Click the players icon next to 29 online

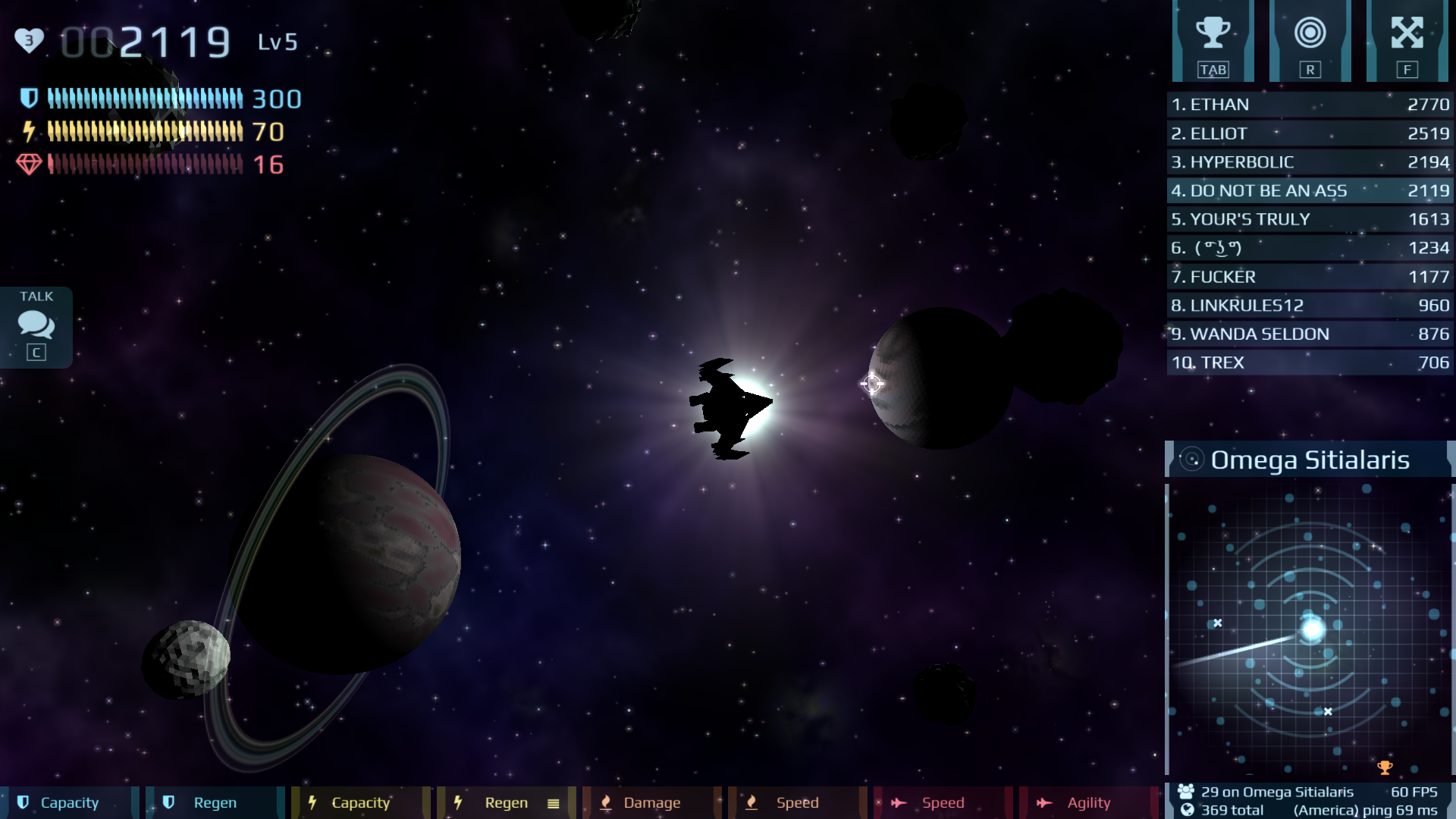(1185, 792)
